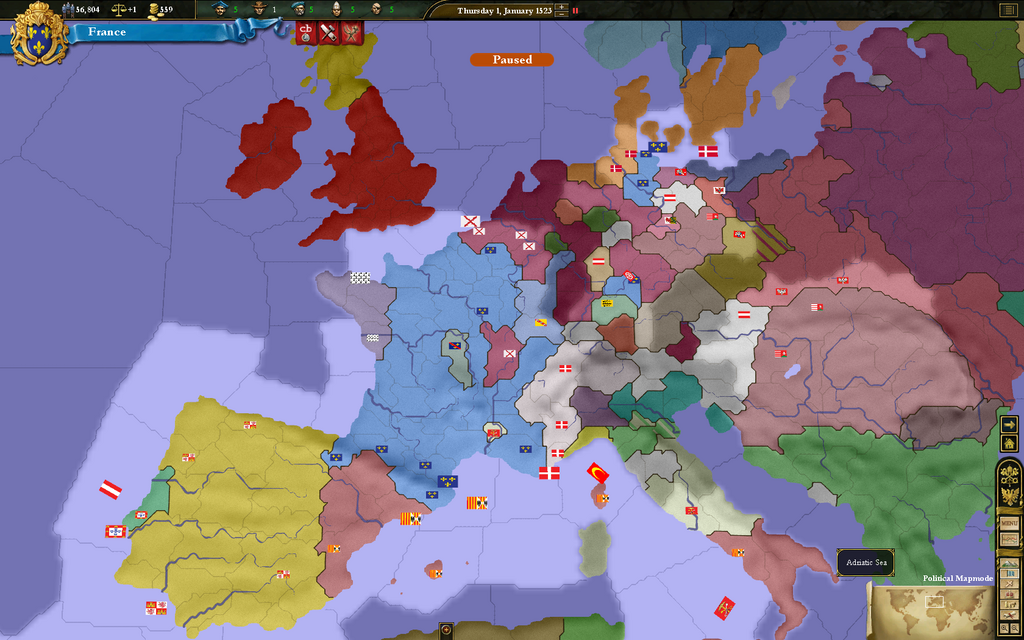Increase game speed with the plus button
This screenshot has height=640, width=1024.
(561, 7)
